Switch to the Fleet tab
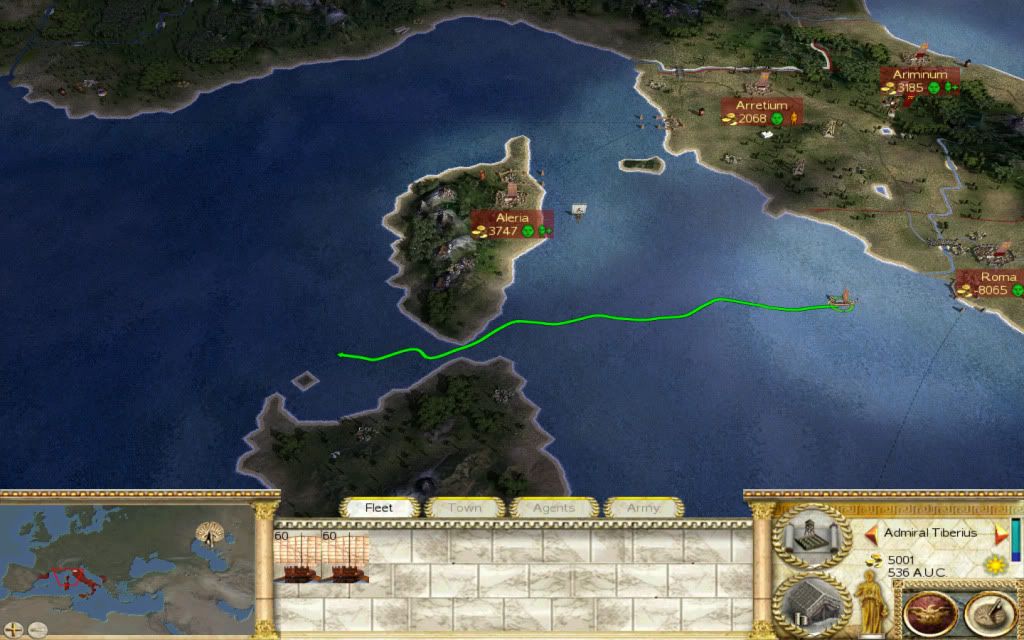Screen dimensions: 1024x640 pyautogui.click(x=379, y=508)
